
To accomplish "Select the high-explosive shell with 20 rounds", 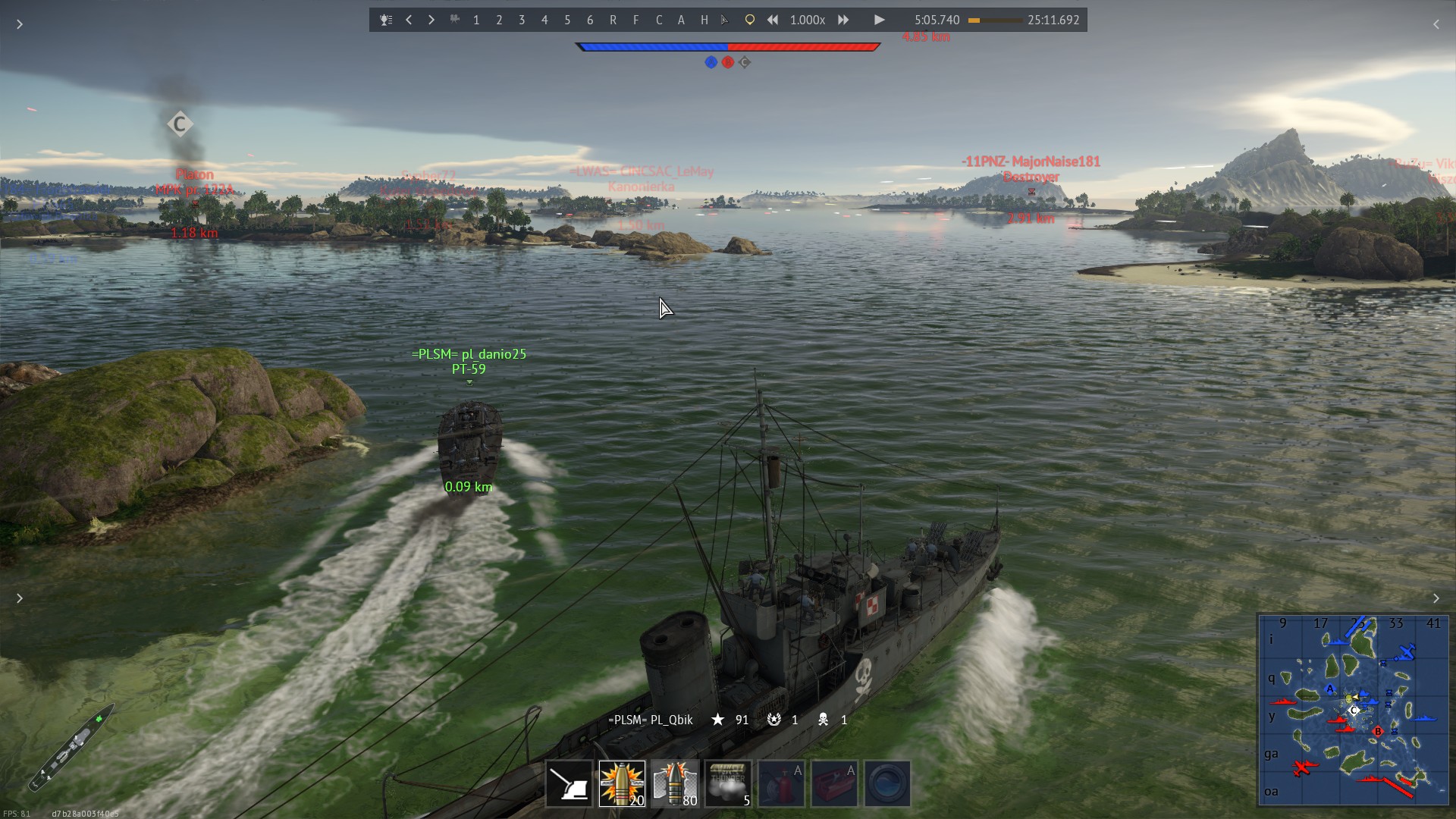I will (622, 783).
